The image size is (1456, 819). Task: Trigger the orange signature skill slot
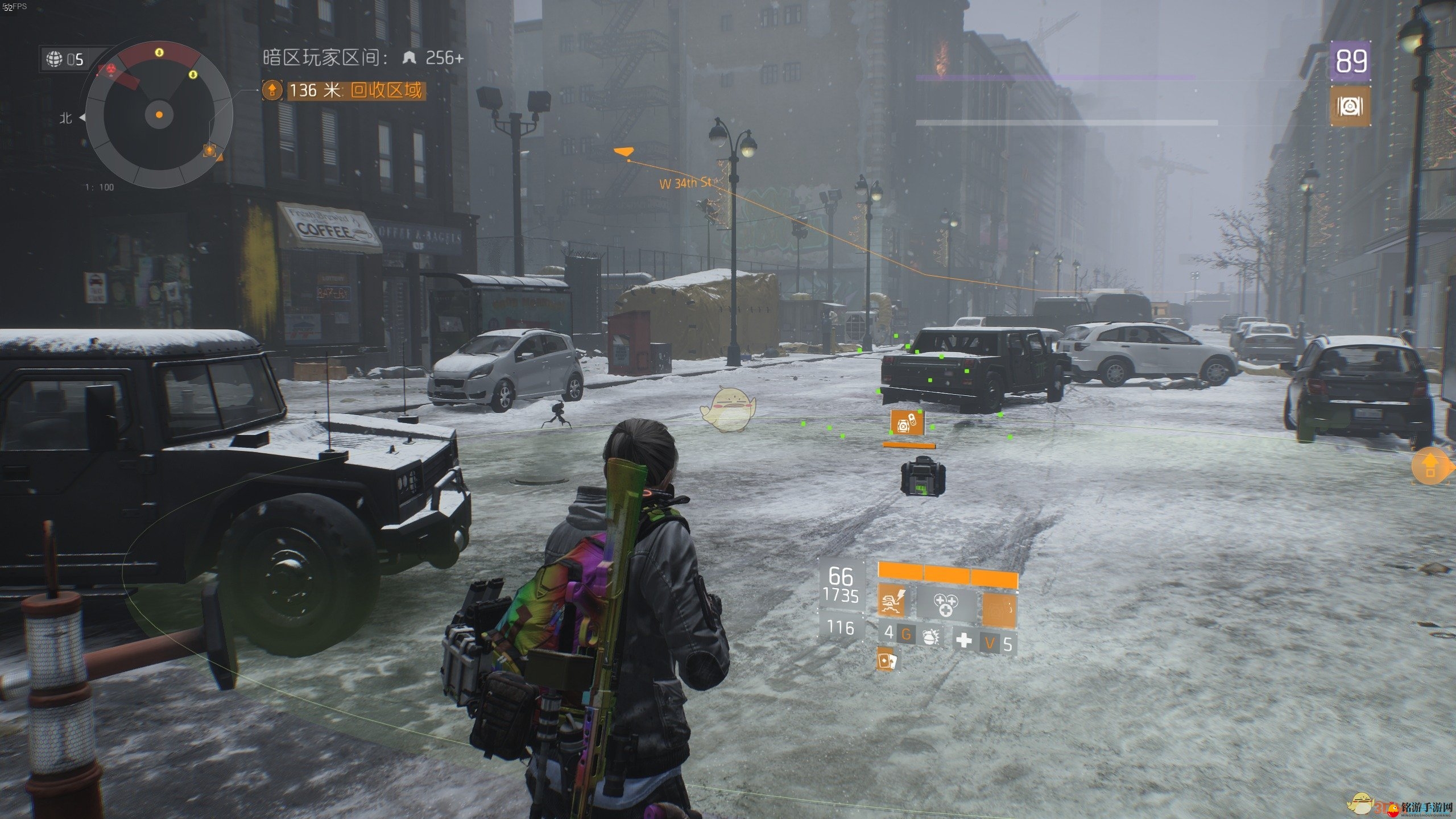(x=999, y=609)
